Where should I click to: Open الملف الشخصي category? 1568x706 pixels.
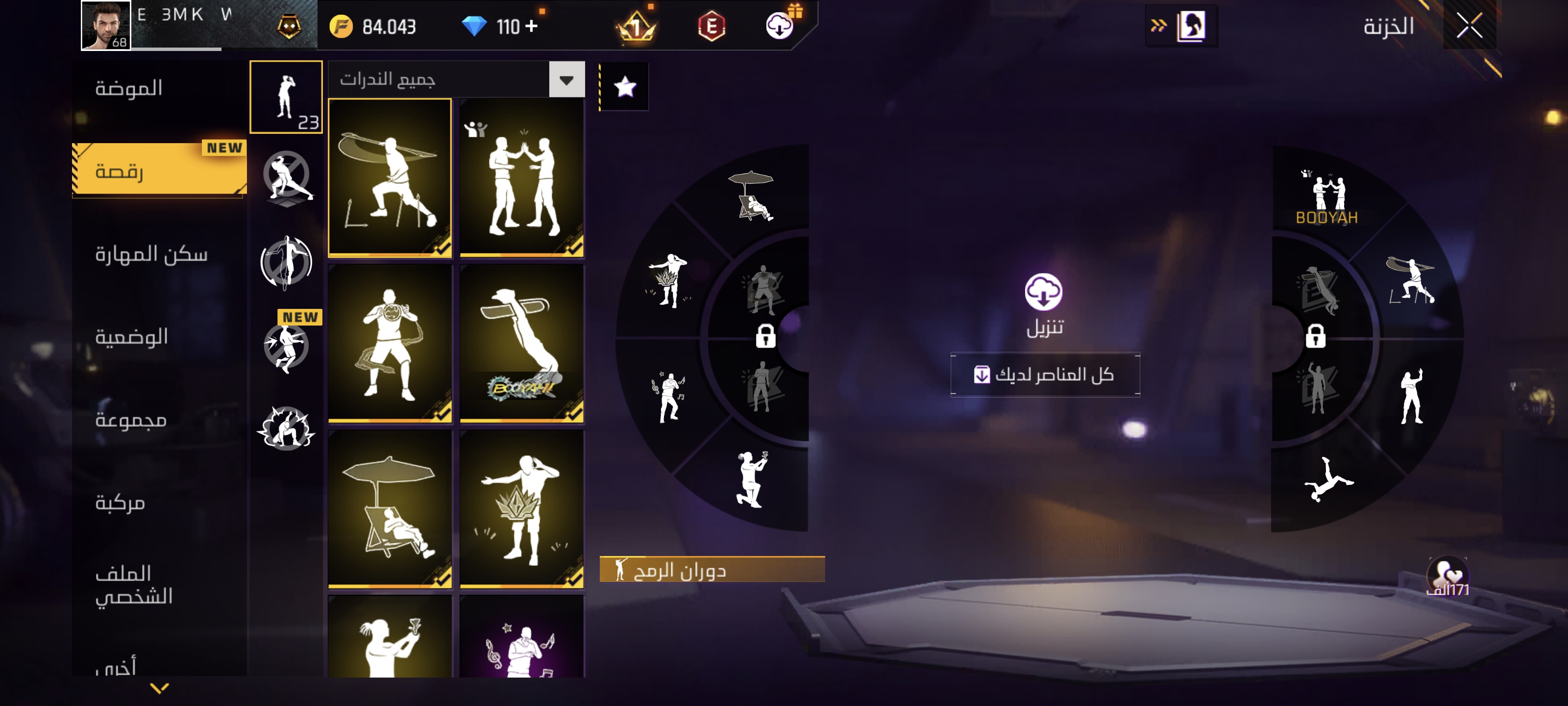[134, 584]
